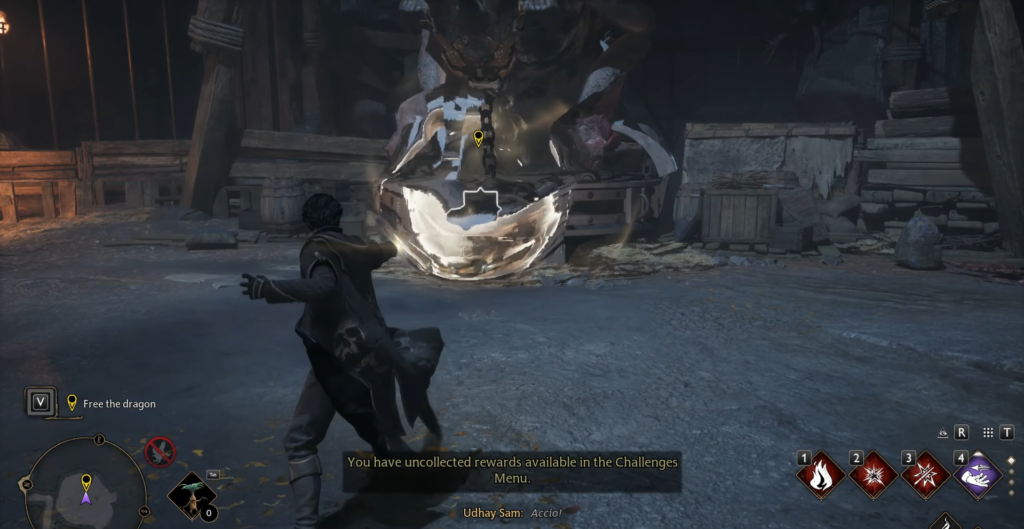
Task: Click the yellow quest marker on minimap
Action: (86, 481)
